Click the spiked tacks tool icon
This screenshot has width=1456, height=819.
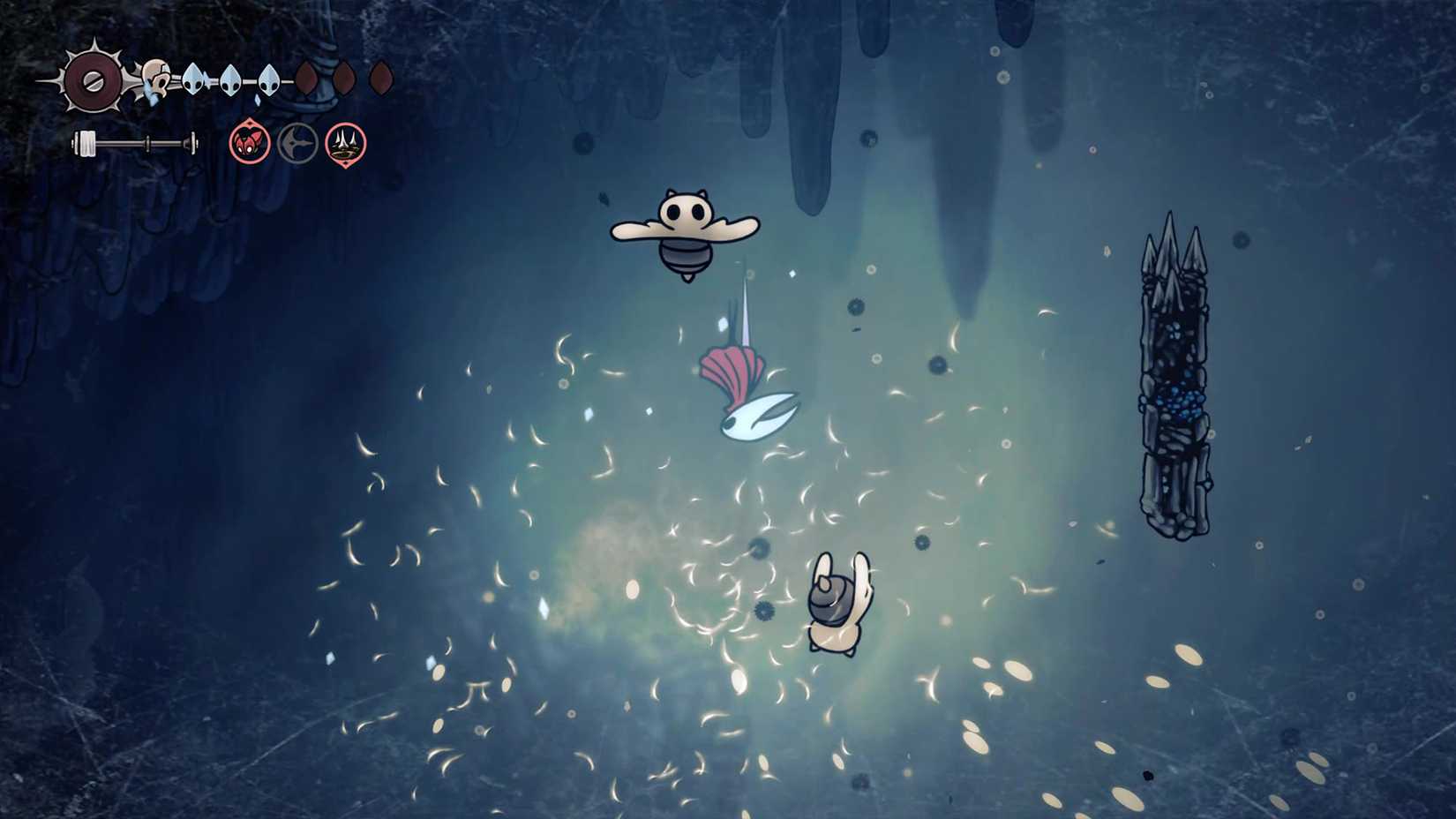(346, 145)
